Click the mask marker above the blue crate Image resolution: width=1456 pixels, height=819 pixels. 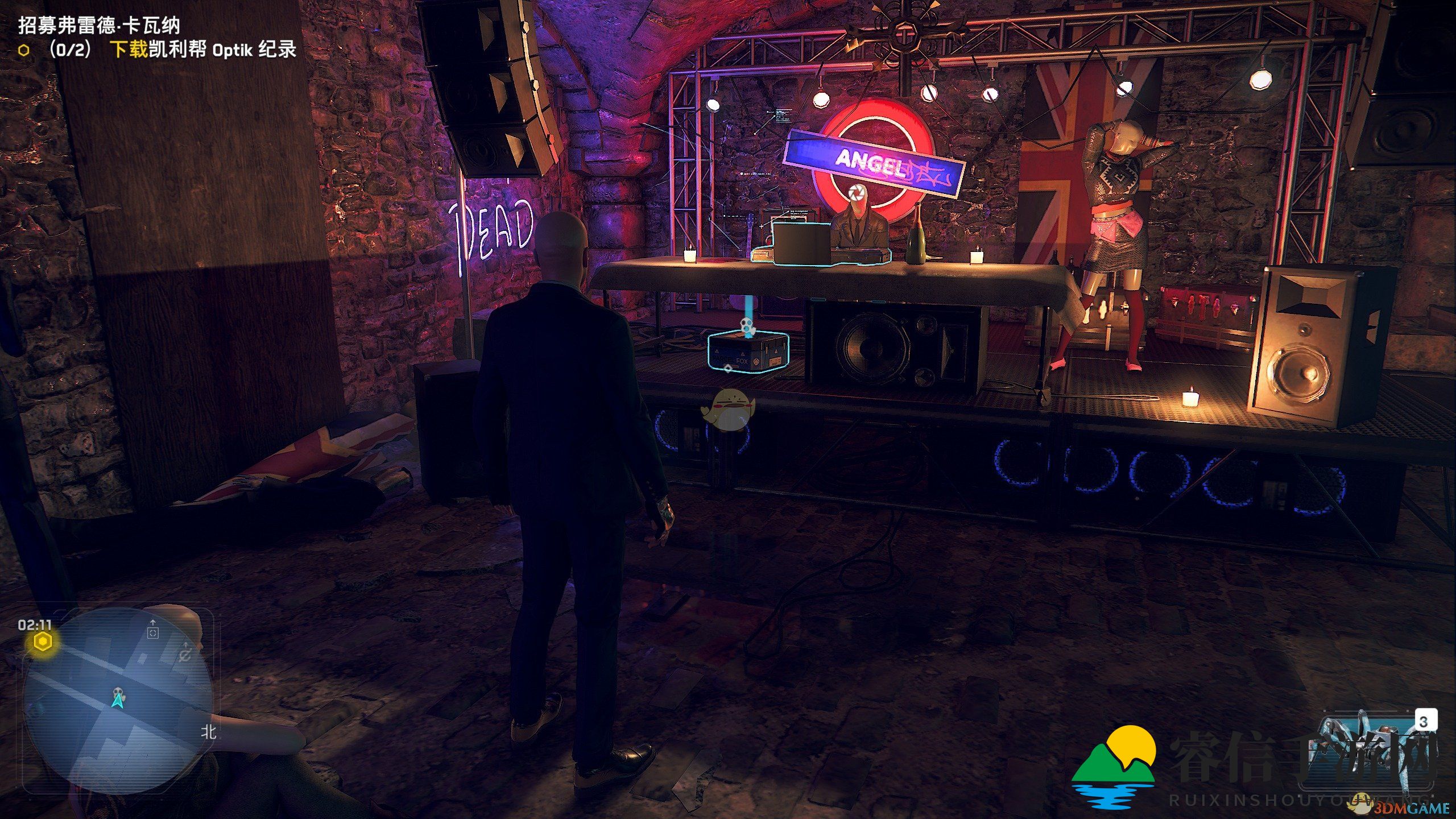click(747, 326)
